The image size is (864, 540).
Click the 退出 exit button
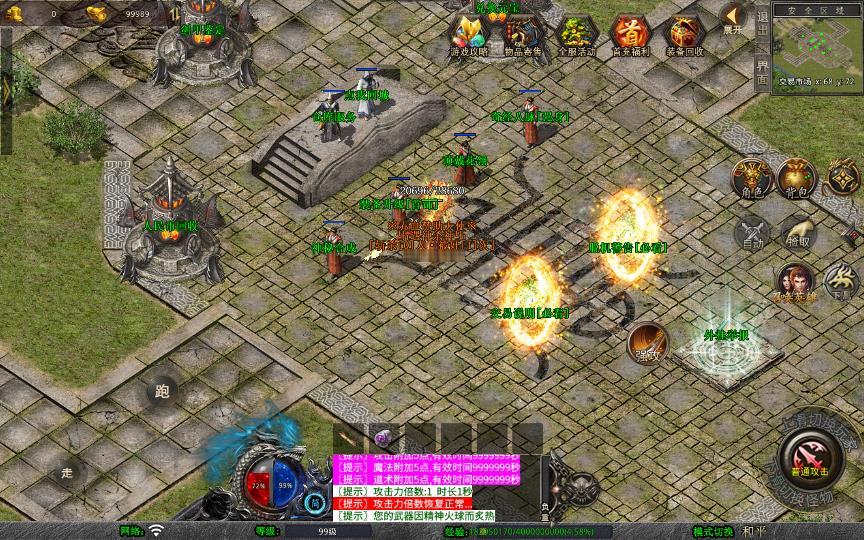(762, 27)
